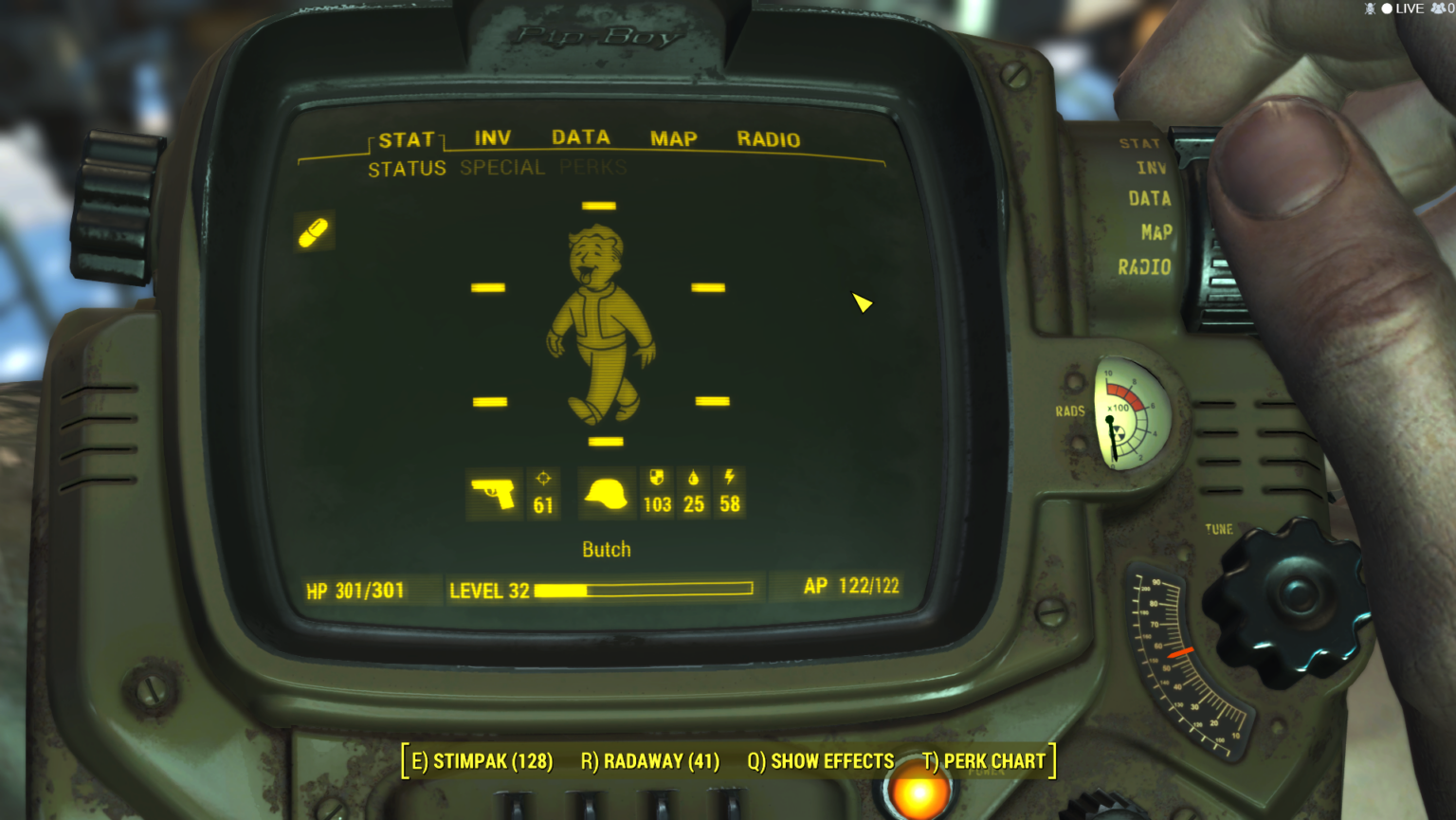Viewport: 1456px width, 820px height.
Task: Toggle the STATUS view on
Action: [x=409, y=168]
